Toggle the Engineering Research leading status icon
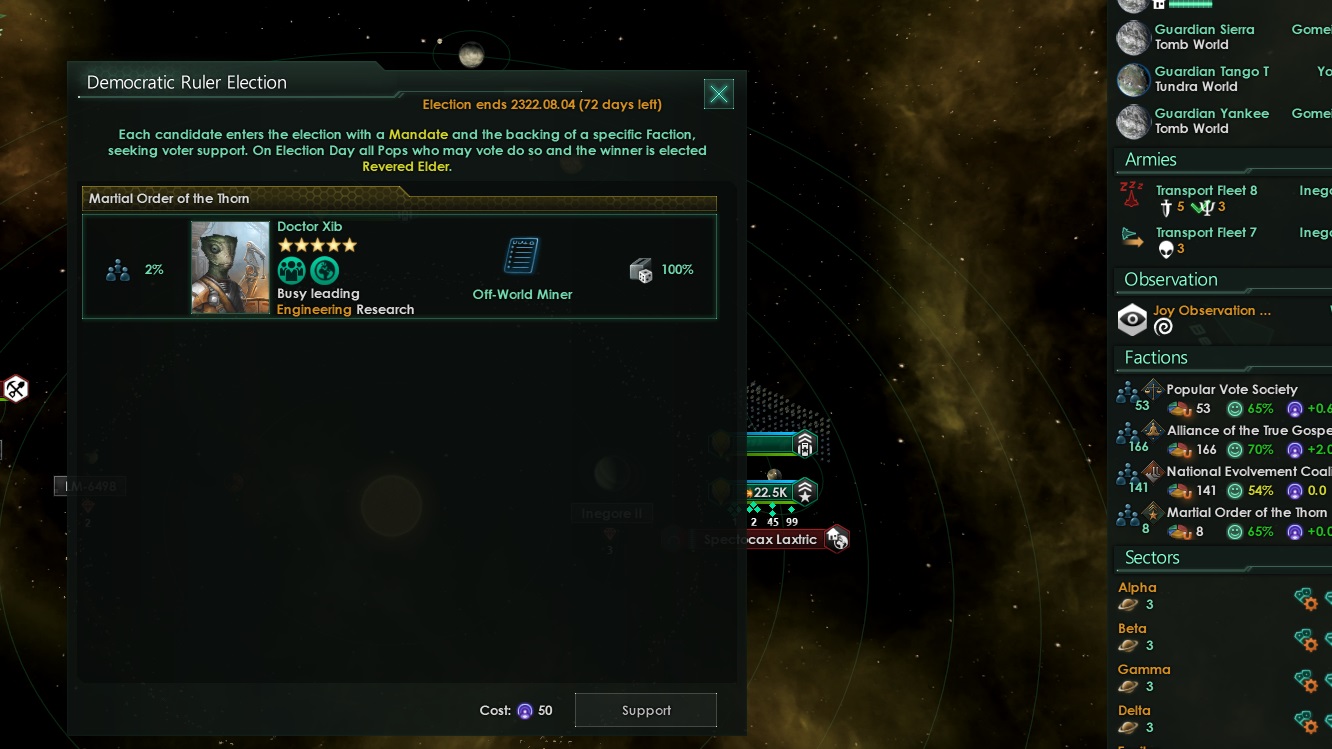1332x749 pixels. [325, 270]
